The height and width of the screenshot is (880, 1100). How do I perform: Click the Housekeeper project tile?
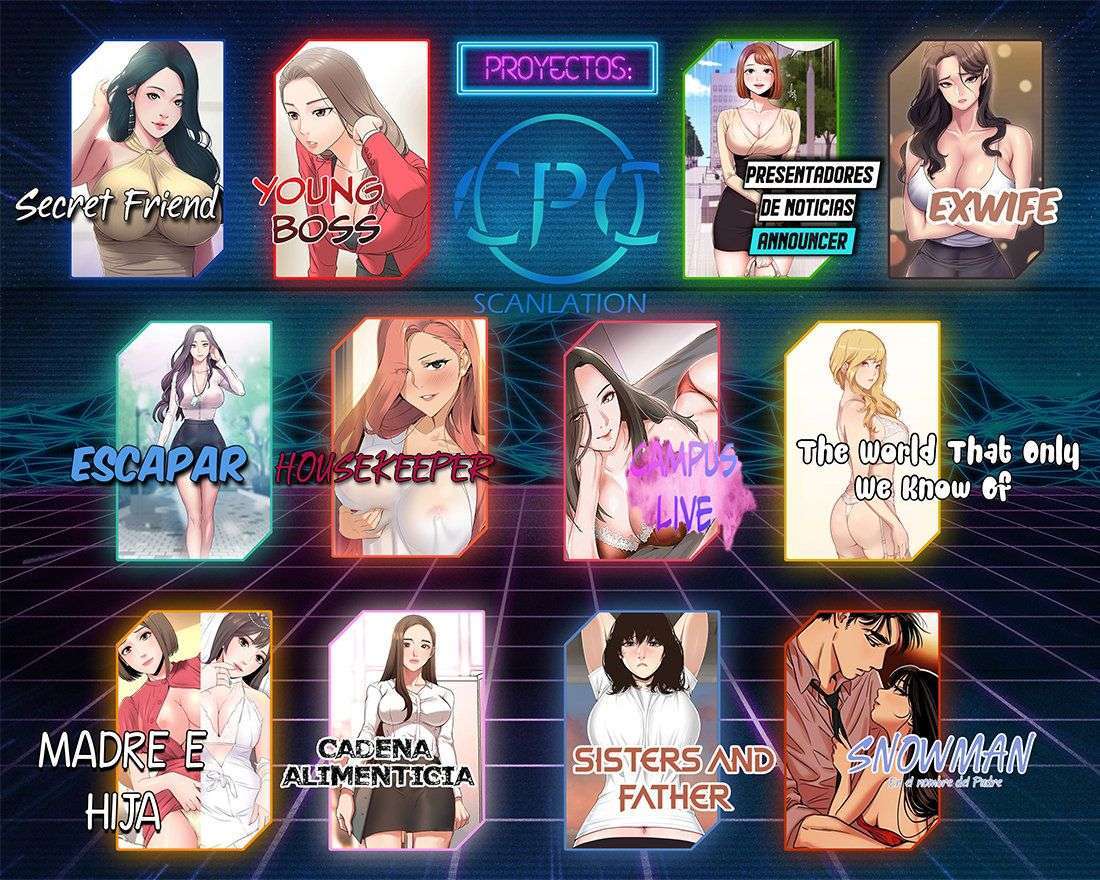coord(410,438)
